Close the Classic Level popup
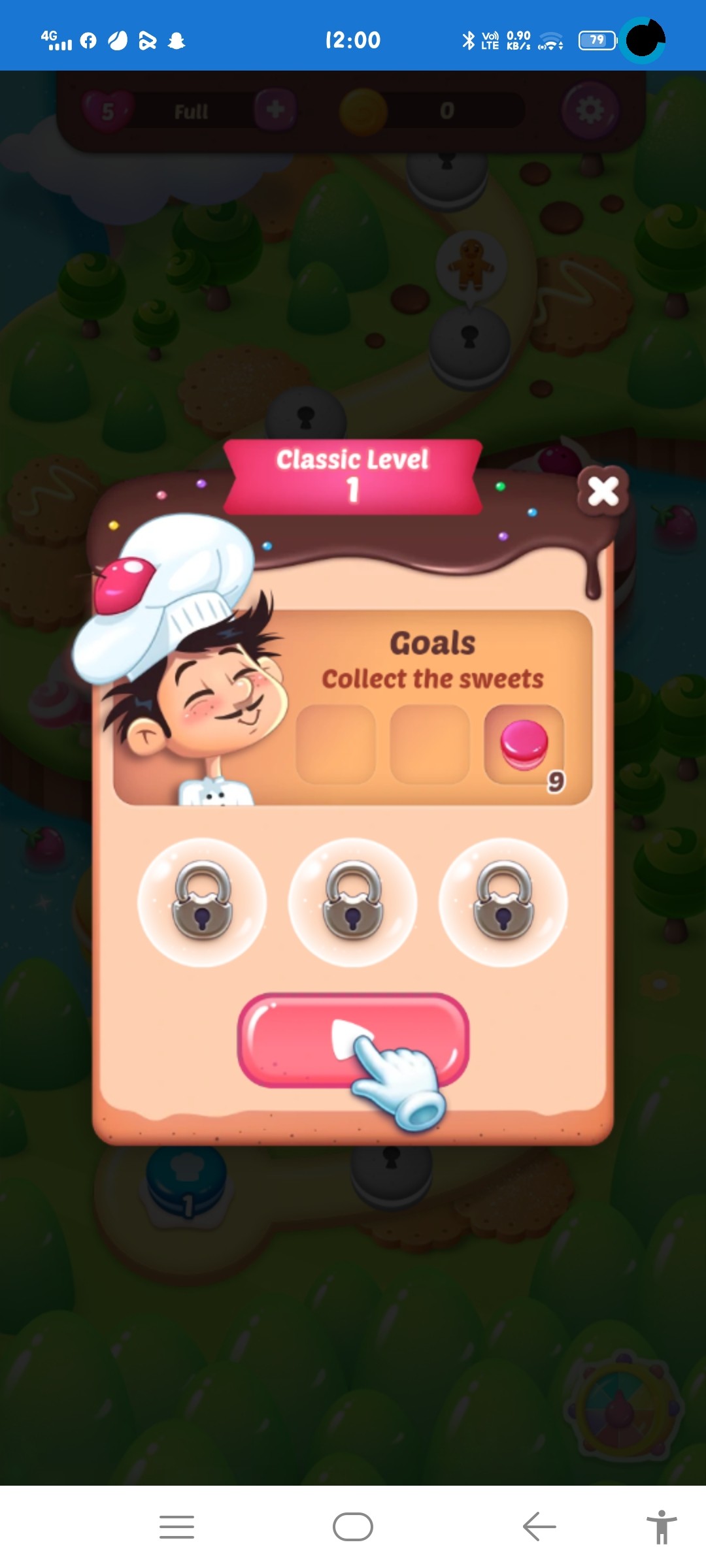The width and height of the screenshot is (706, 1568). [603, 491]
